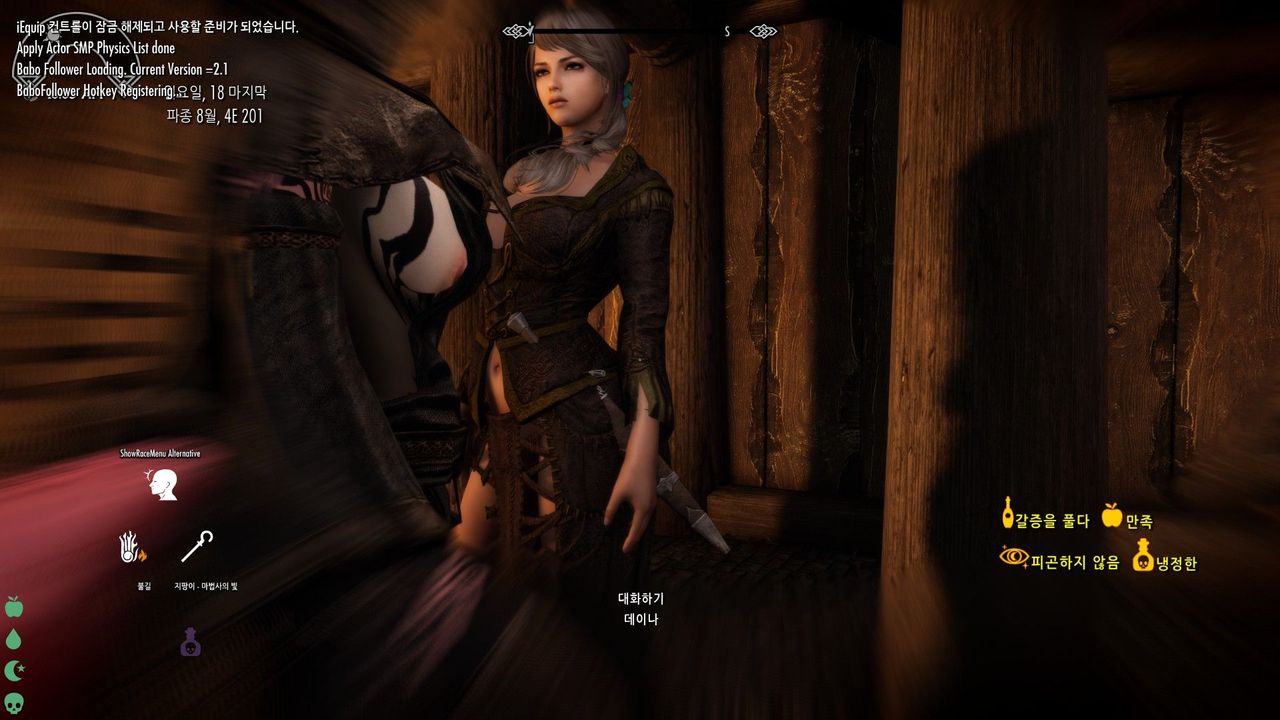The height and width of the screenshot is (720, 1280).
Task: Click the green crescent moon icon
Action: (x=14, y=670)
